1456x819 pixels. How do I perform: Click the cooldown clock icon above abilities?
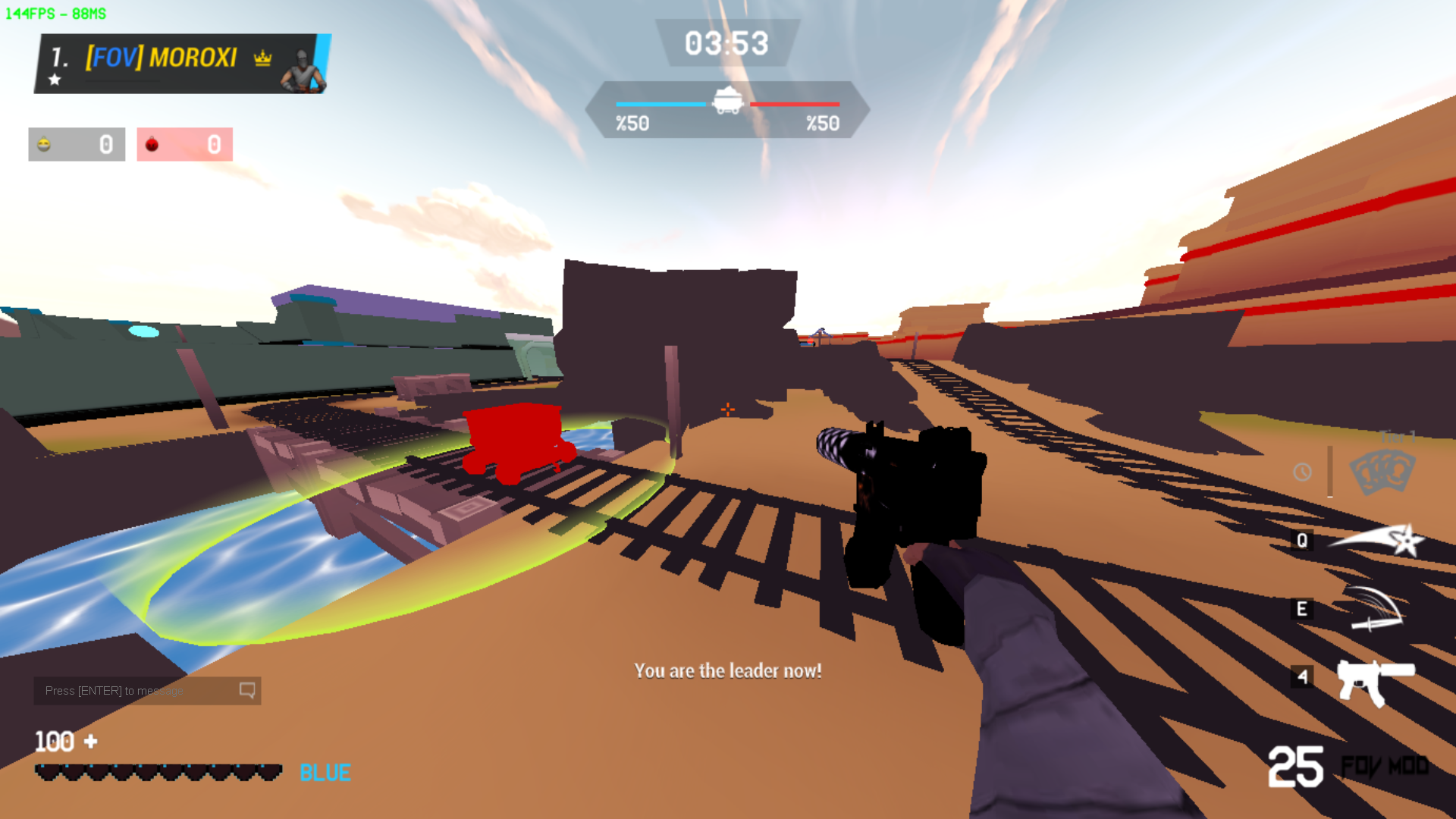[1301, 473]
